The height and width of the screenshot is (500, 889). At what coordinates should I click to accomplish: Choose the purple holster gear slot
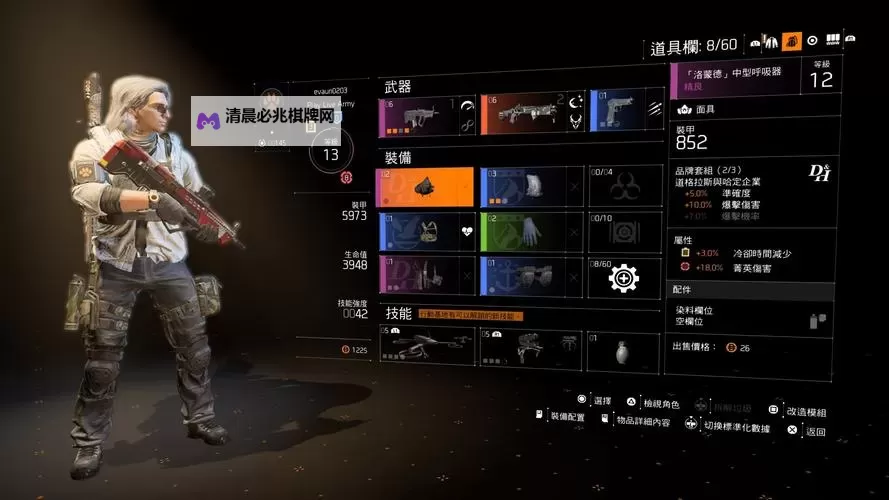tap(424, 276)
